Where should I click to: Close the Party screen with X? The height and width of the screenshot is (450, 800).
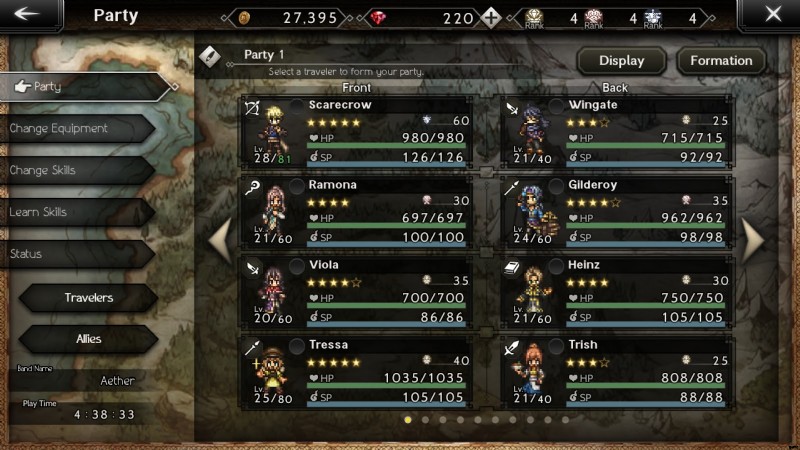point(772,15)
